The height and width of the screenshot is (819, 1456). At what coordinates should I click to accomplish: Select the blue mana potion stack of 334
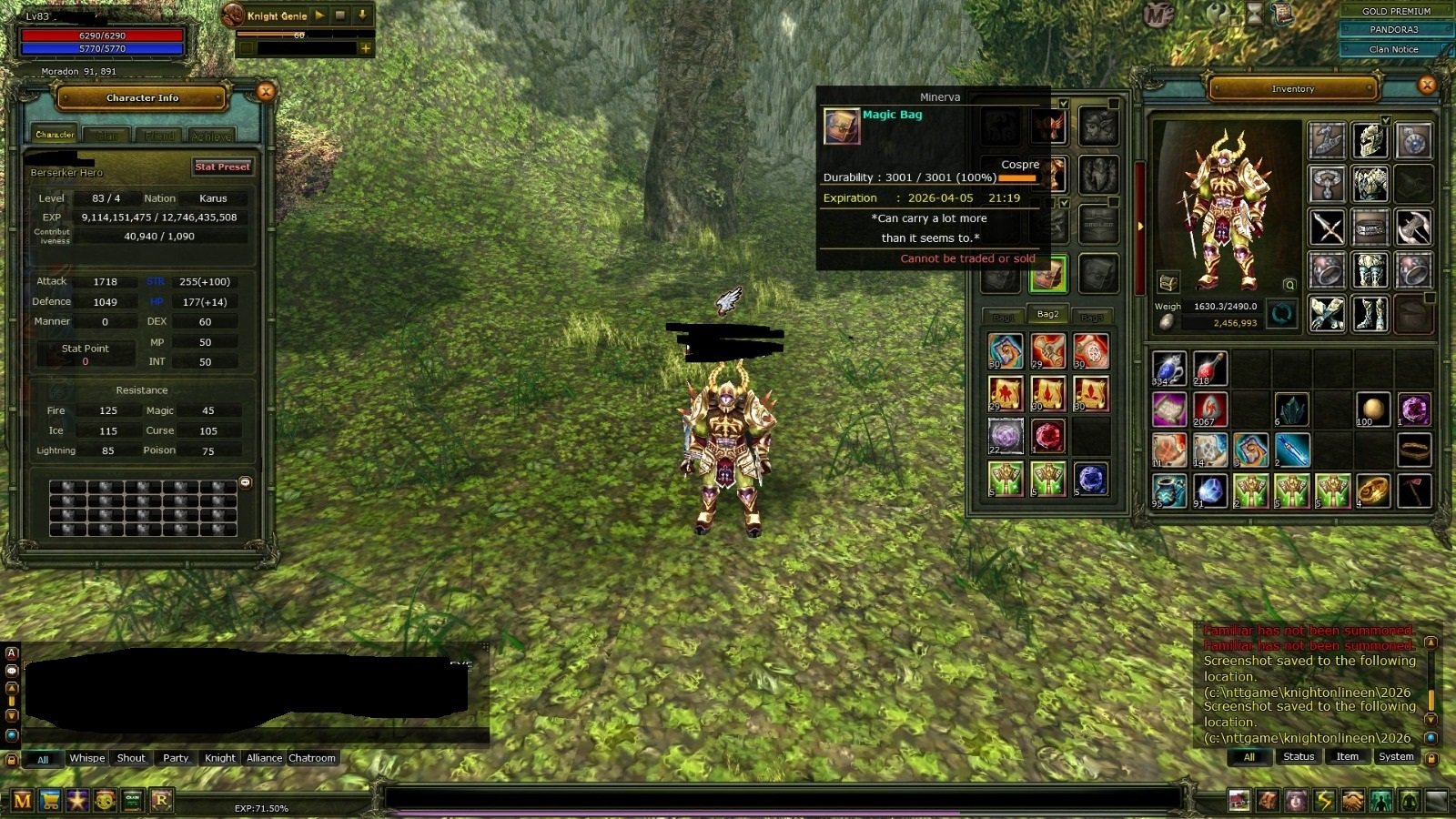tap(1168, 369)
